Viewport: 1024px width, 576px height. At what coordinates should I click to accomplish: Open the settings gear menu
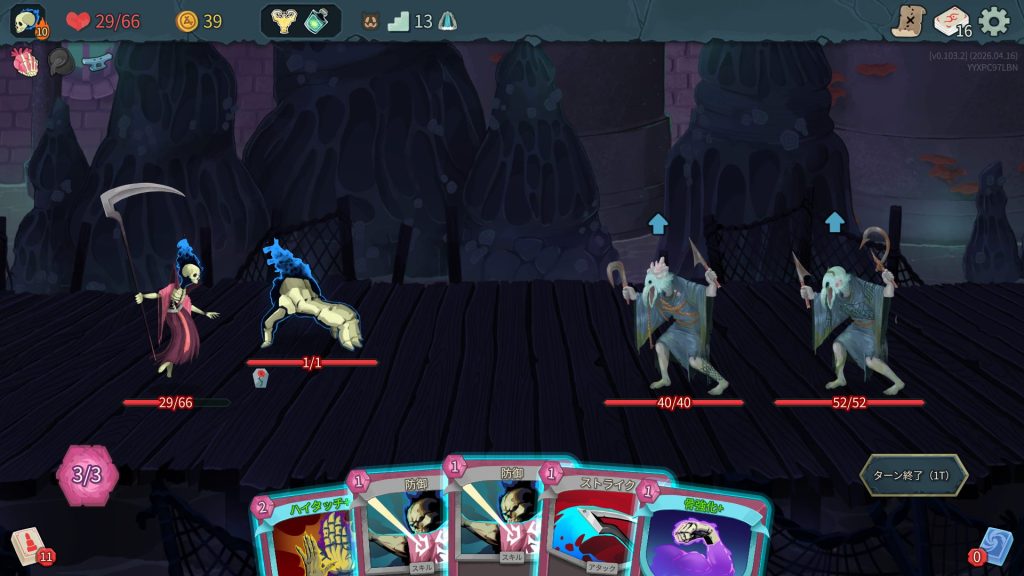[x=993, y=21]
